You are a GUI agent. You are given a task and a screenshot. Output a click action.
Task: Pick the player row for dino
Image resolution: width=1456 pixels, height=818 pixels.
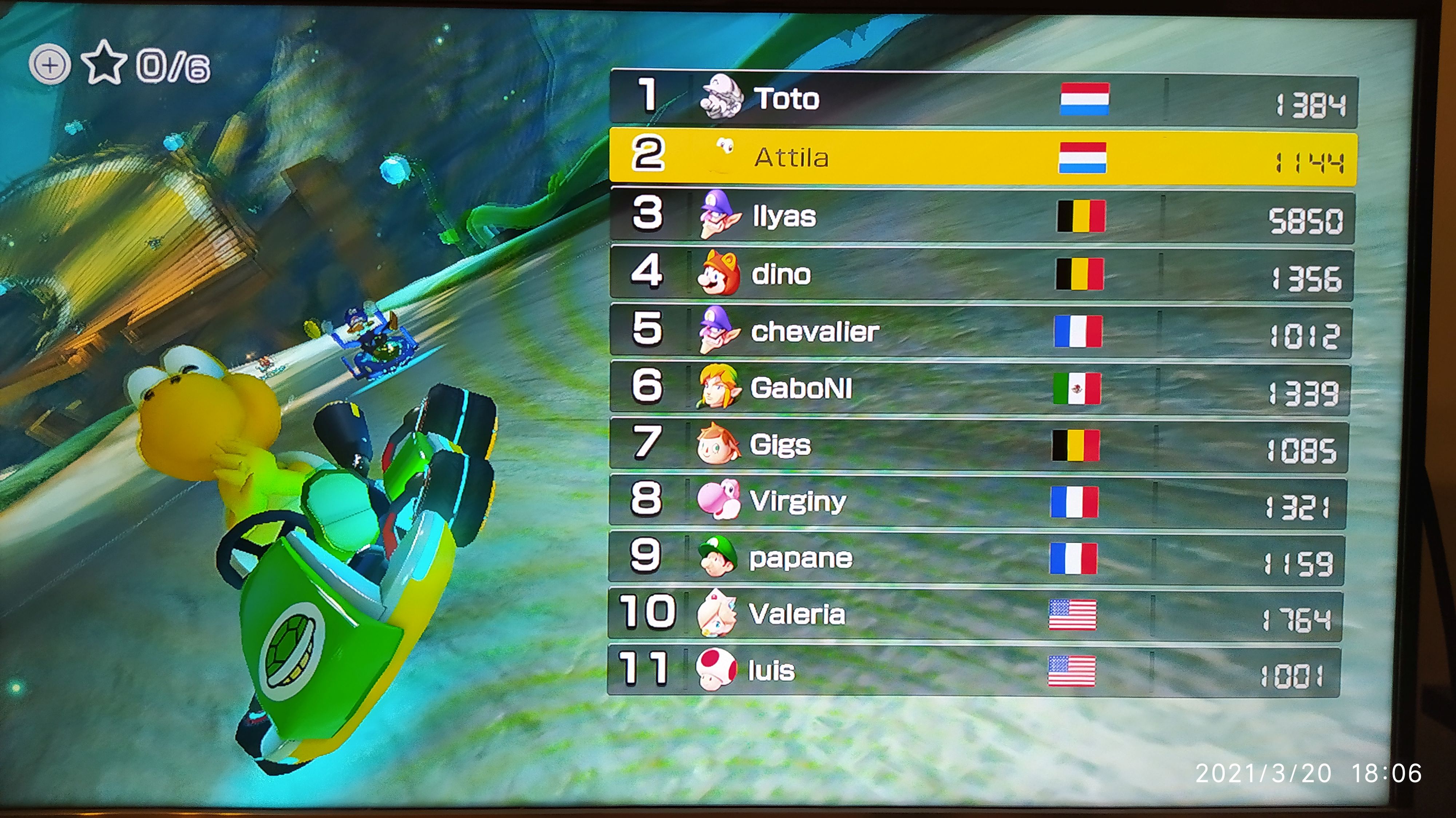(981, 275)
